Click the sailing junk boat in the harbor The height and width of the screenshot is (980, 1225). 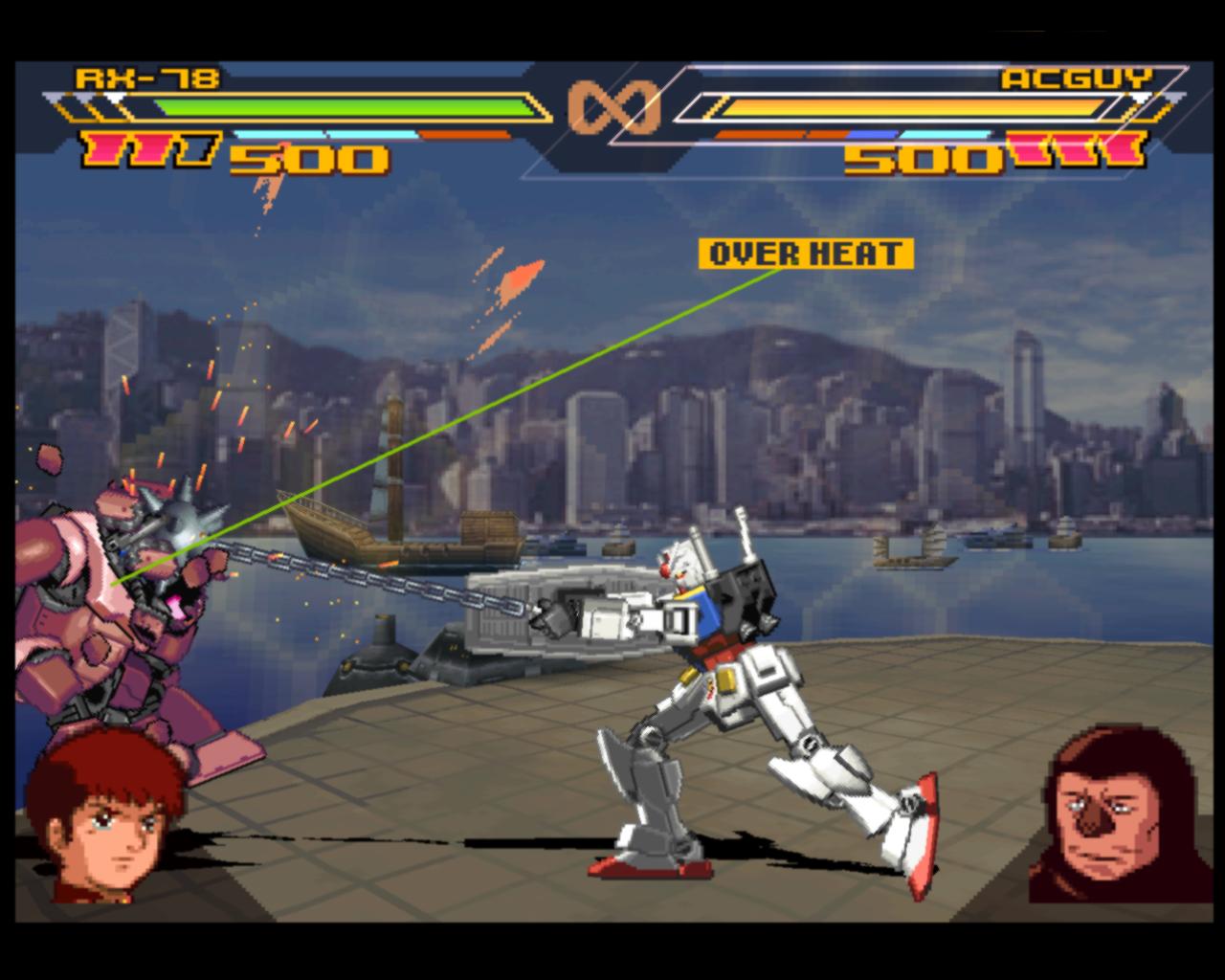402,541
